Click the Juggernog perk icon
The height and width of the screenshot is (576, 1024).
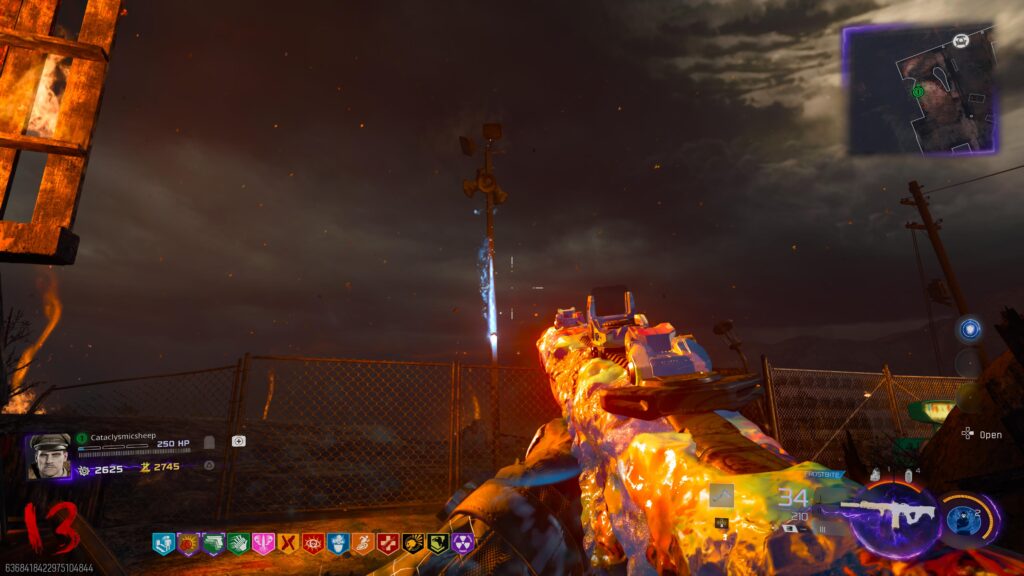coord(163,544)
